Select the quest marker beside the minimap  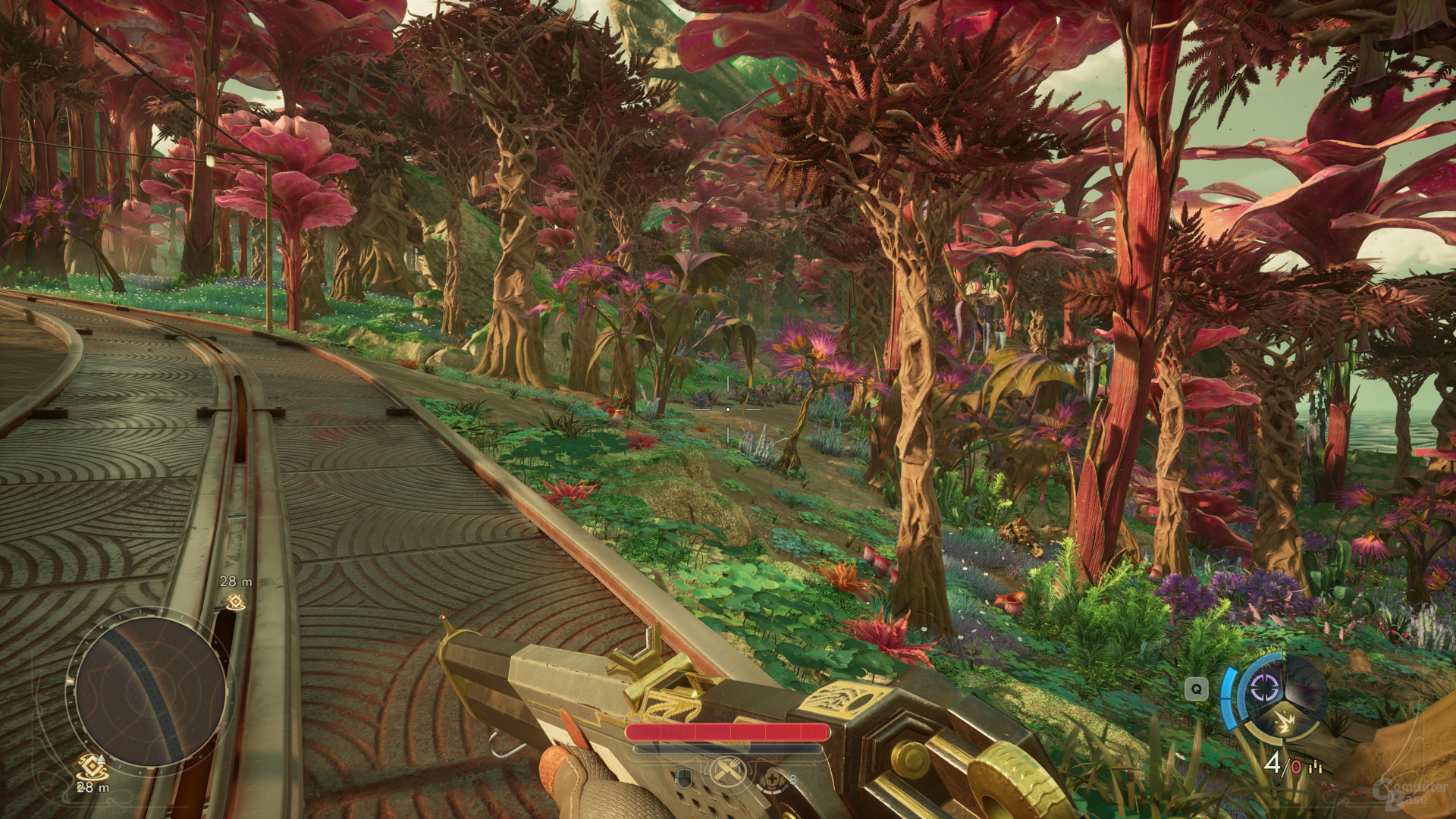(x=91, y=767)
